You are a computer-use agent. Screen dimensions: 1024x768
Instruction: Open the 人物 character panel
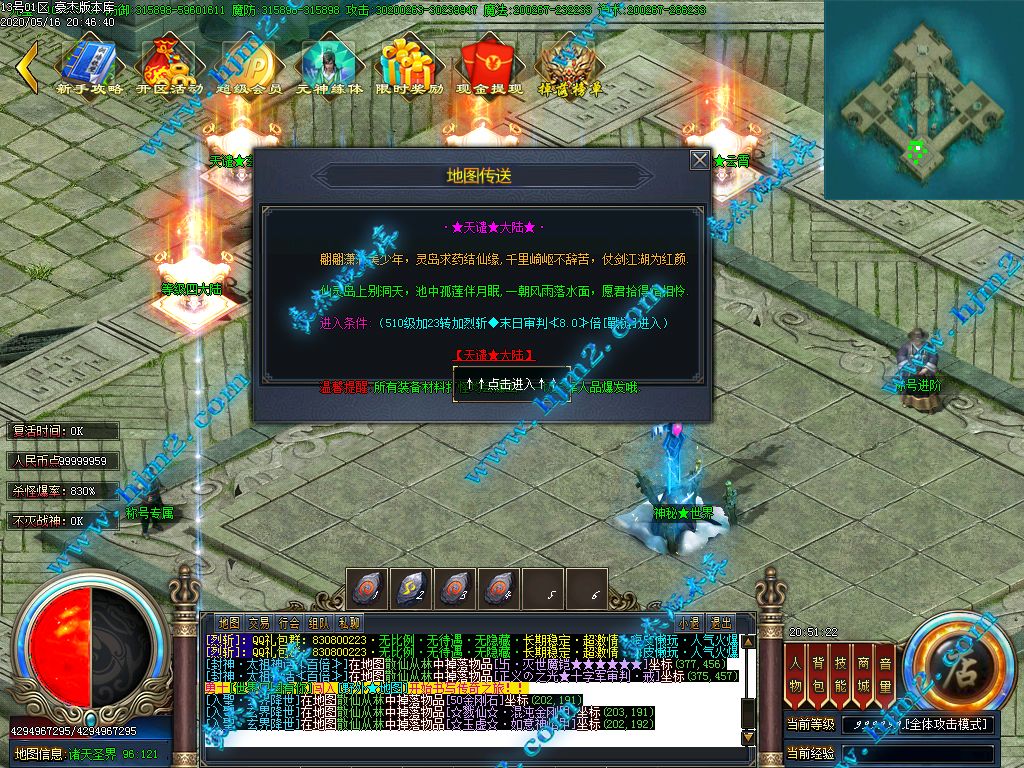coord(796,674)
